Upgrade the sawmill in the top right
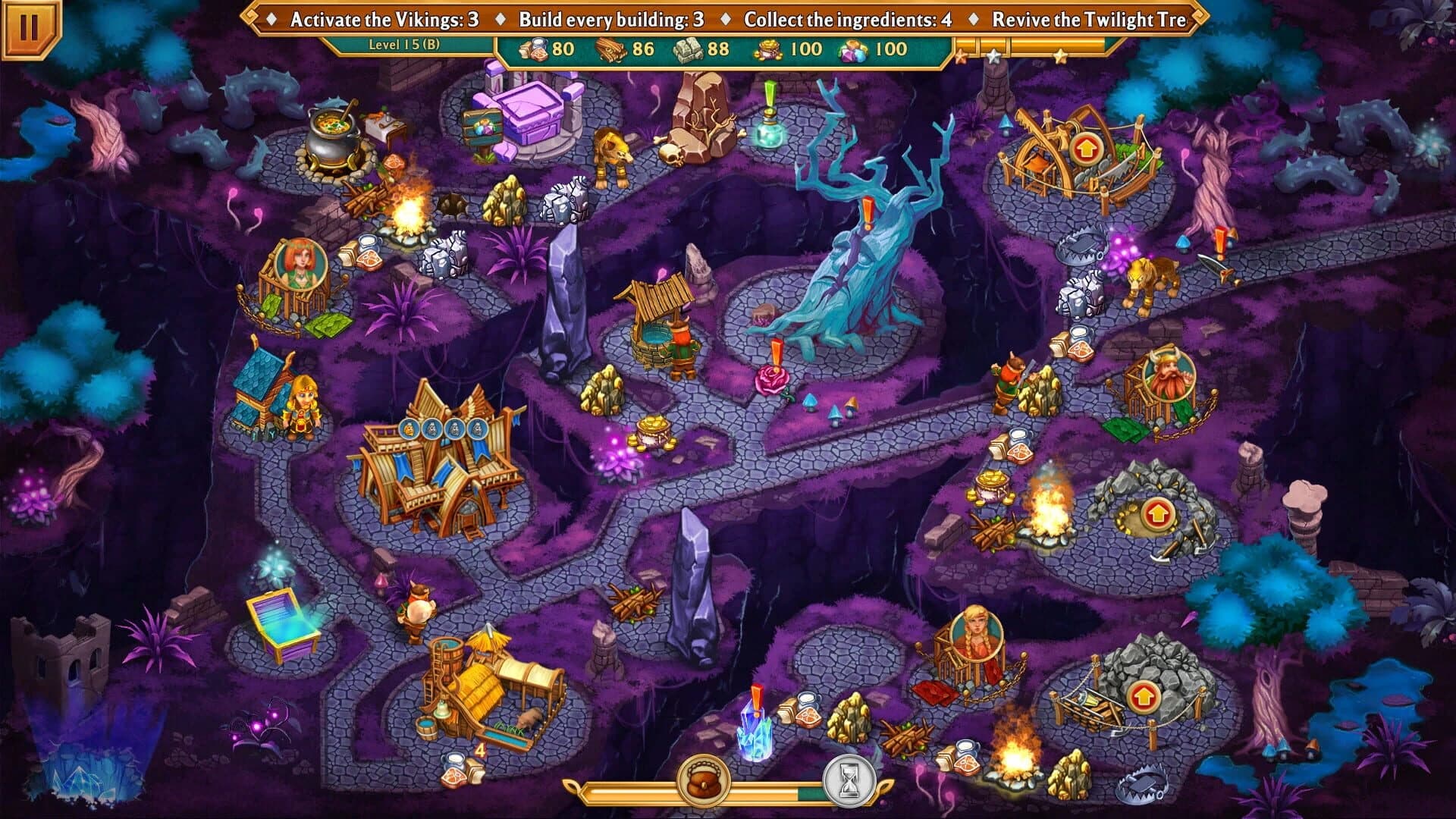1456x819 pixels. [1084, 149]
